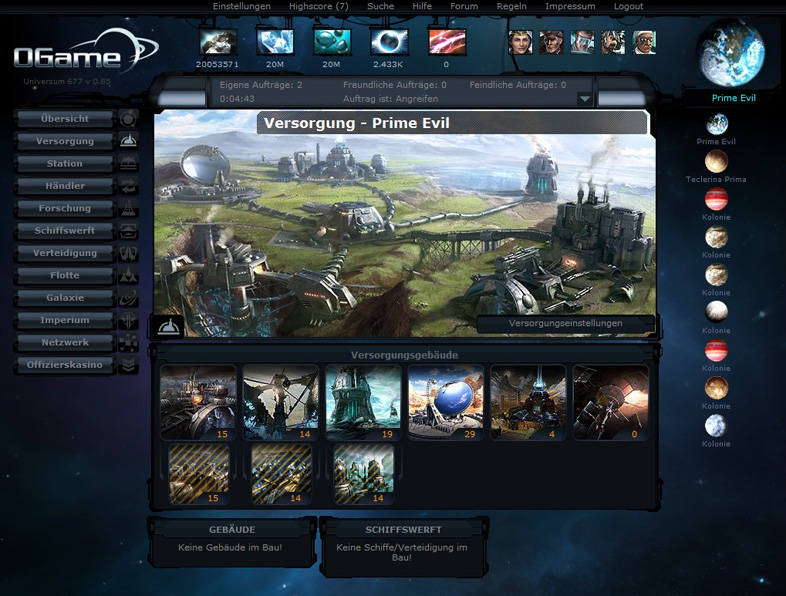This screenshot has width=786, height=596.
Task: Open the Highscore page
Action: [318, 6]
